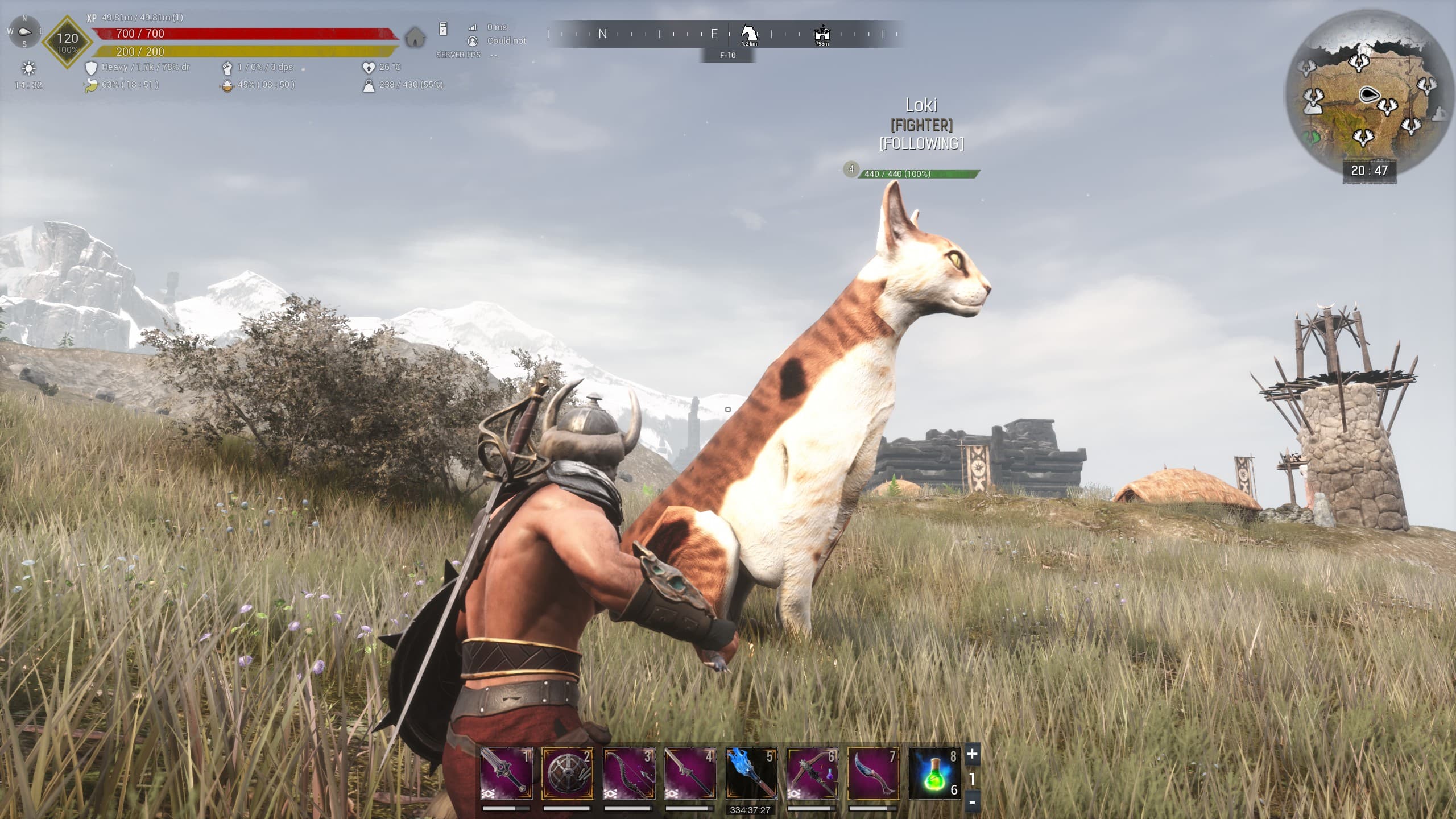Image resolution: width=1456 pixels, height=819 pixels.
Task: Click the hotbar plus button
Action: pos(972,755)
